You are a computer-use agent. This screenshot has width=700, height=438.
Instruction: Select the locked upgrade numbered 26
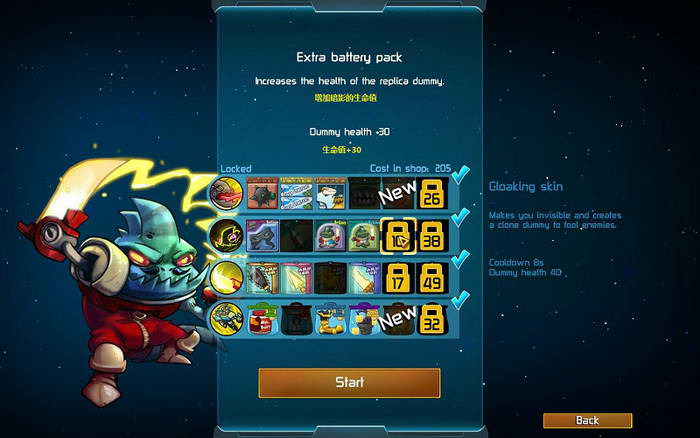[x=431, y=193]
